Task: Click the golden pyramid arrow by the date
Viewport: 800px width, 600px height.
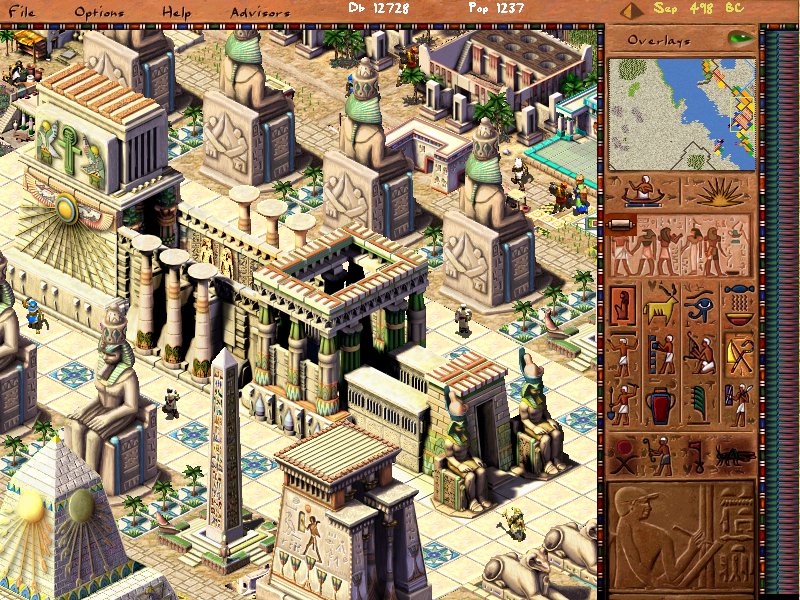Action: [x=630, y=11]
